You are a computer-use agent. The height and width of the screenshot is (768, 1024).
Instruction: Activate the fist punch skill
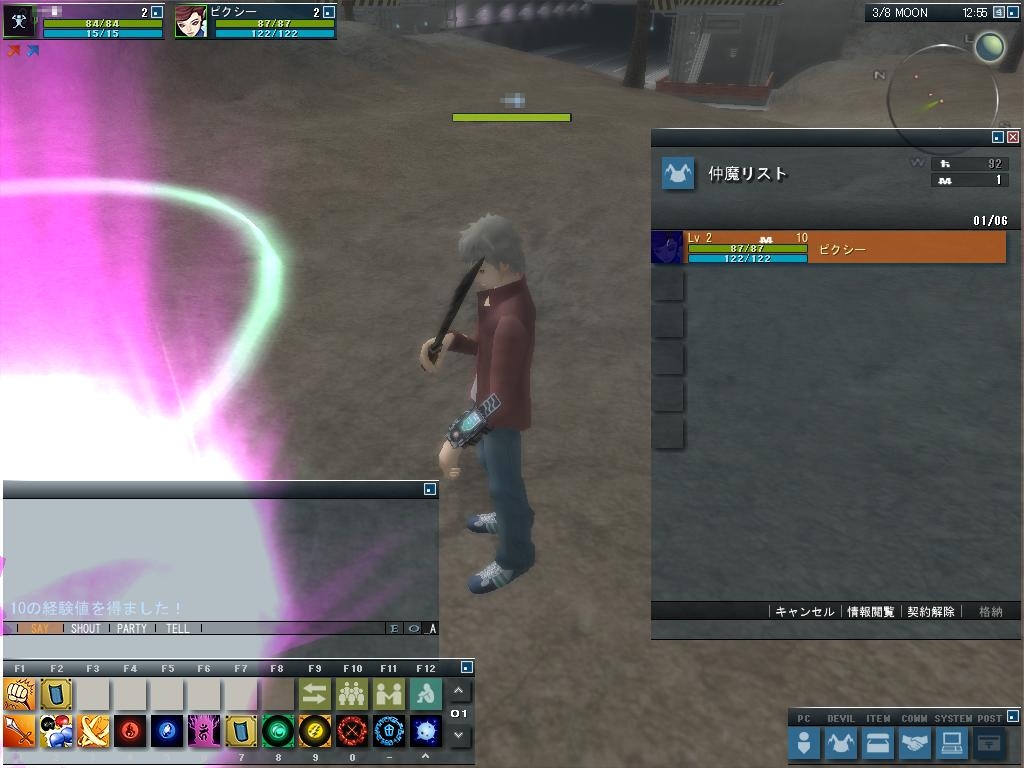point(19,694)
